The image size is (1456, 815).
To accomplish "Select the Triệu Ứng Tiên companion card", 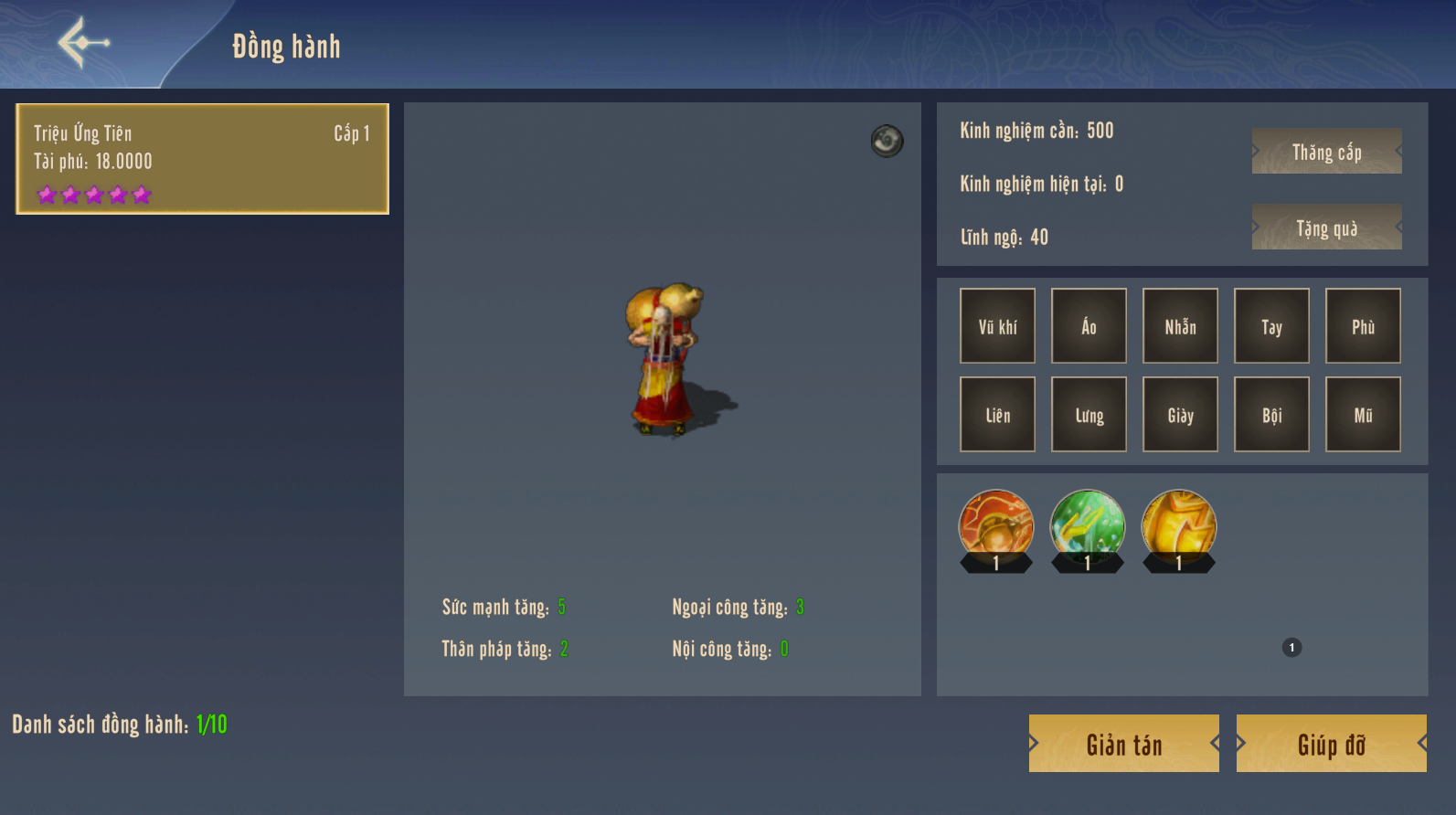I will click(202, 159).
